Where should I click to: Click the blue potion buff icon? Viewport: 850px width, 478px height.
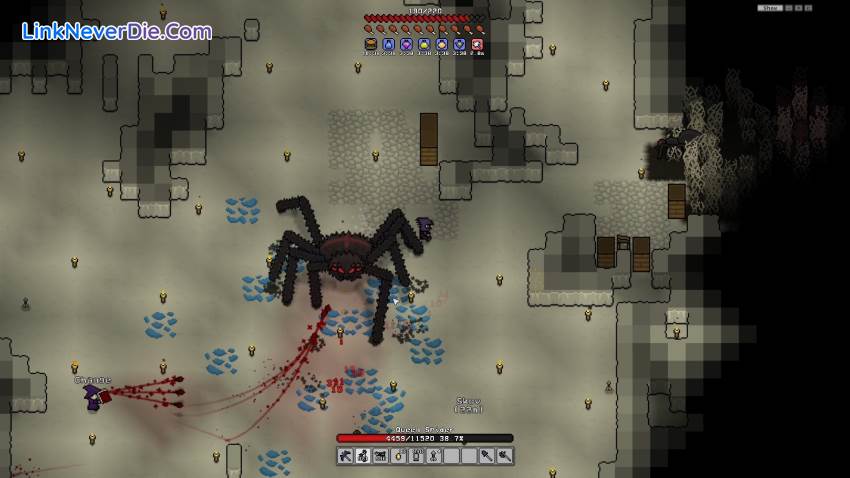tap(388, 44)
